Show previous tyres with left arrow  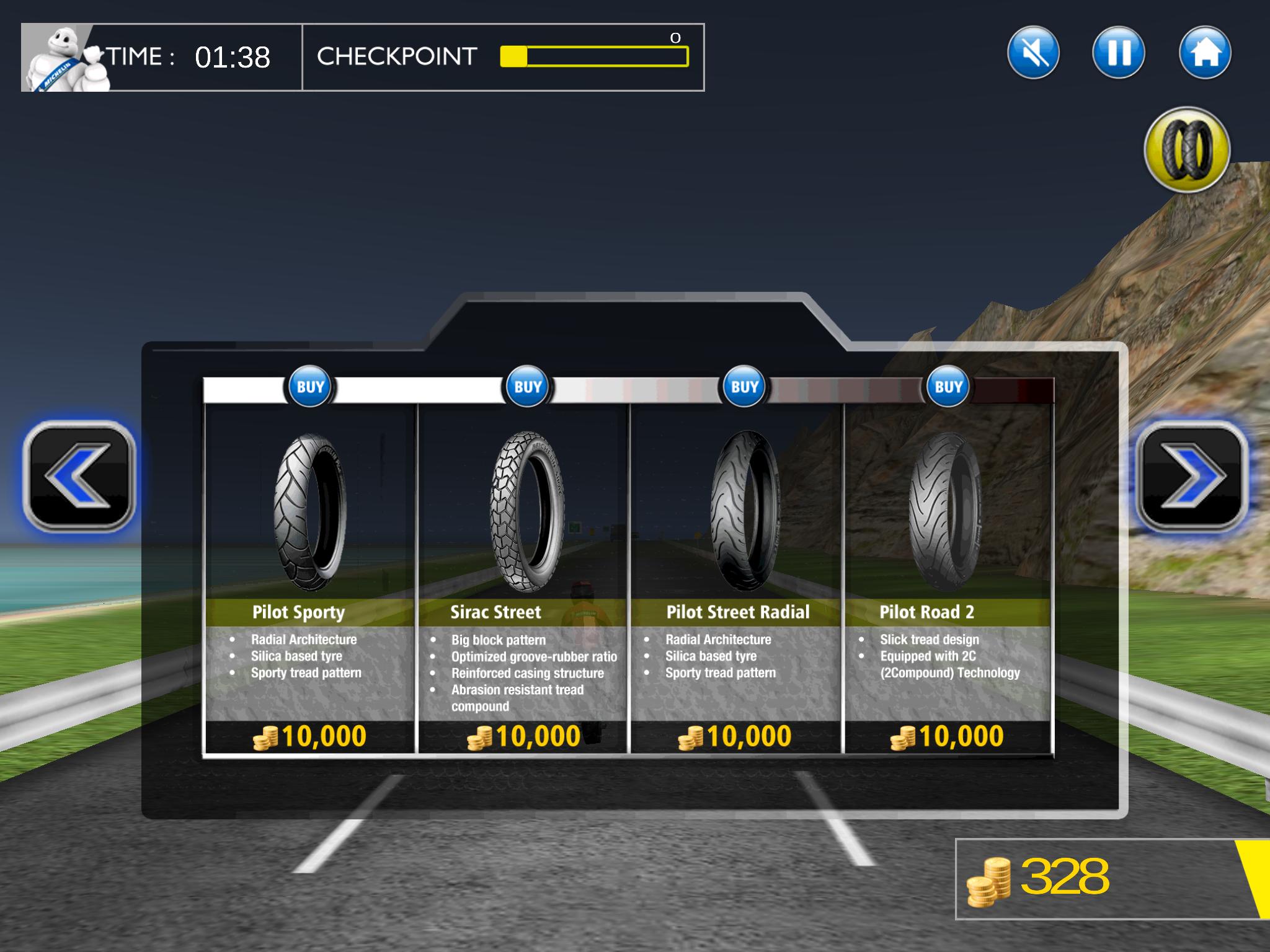[79, 475]
